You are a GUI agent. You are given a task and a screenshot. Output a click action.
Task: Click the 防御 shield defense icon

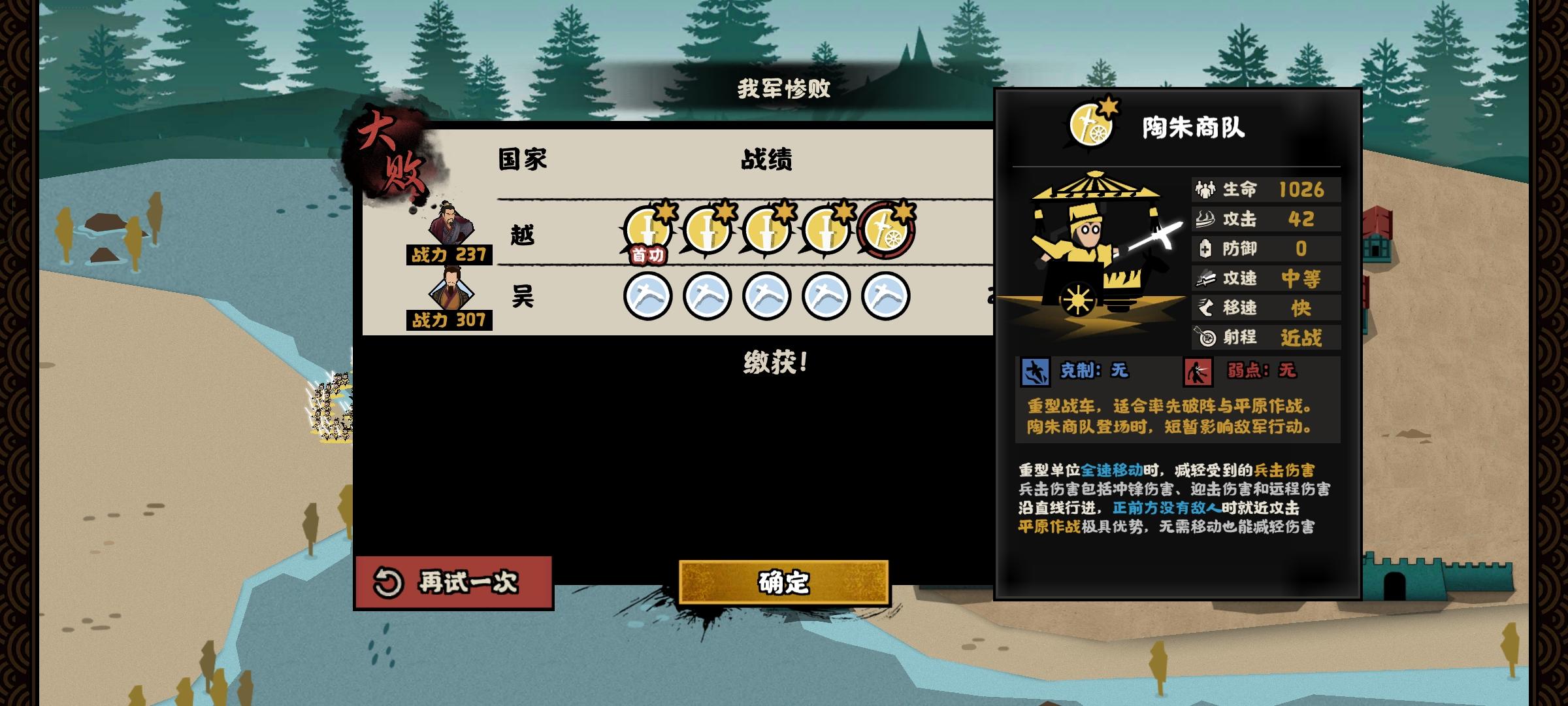pos(1206,248)
